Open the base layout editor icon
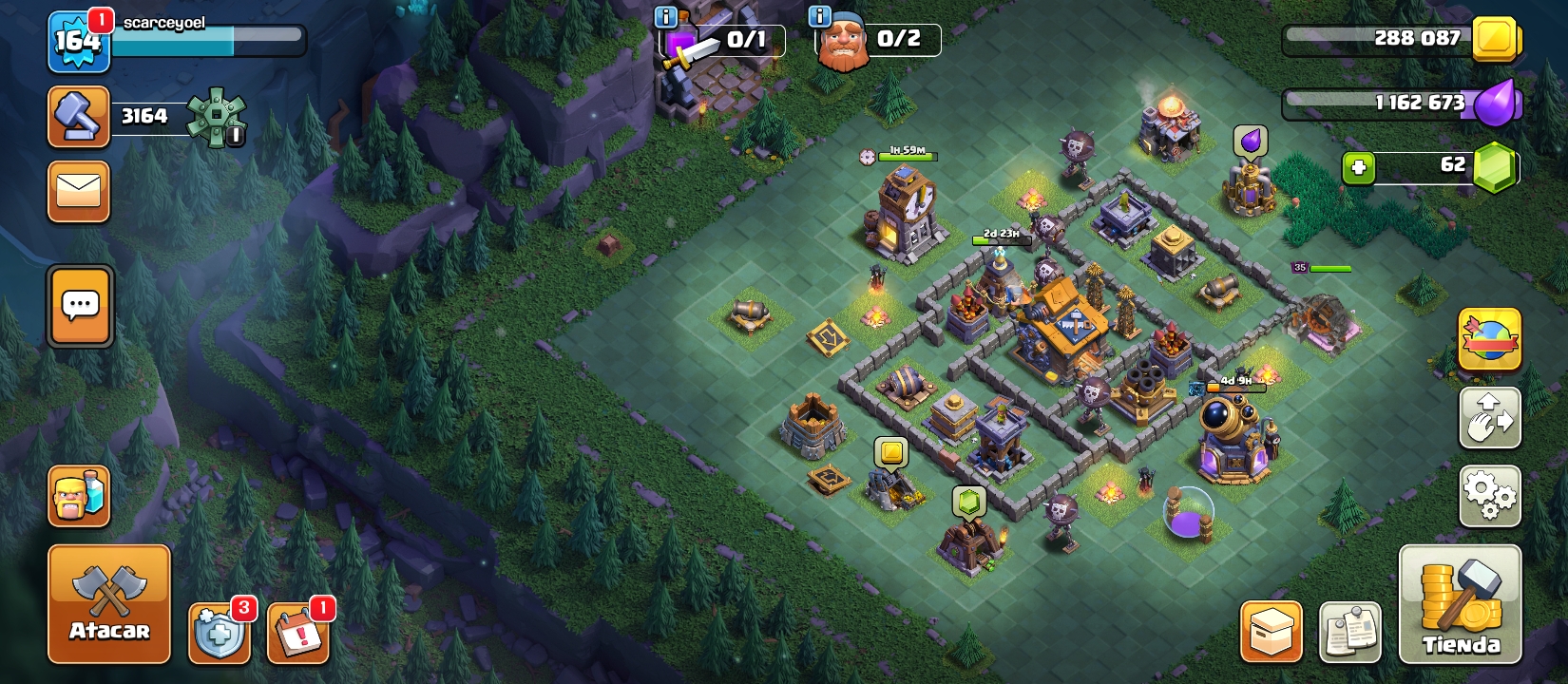The height and width of the screenshot is (684, 1568). click(x=1489, y=418)
